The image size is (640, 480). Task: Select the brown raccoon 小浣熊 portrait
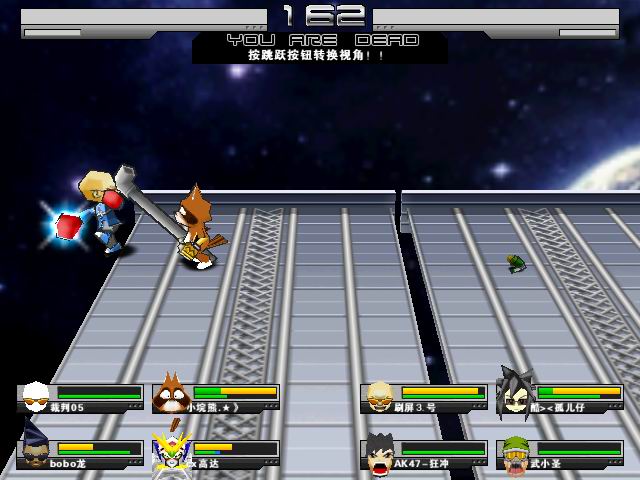(x=170, y=395)
